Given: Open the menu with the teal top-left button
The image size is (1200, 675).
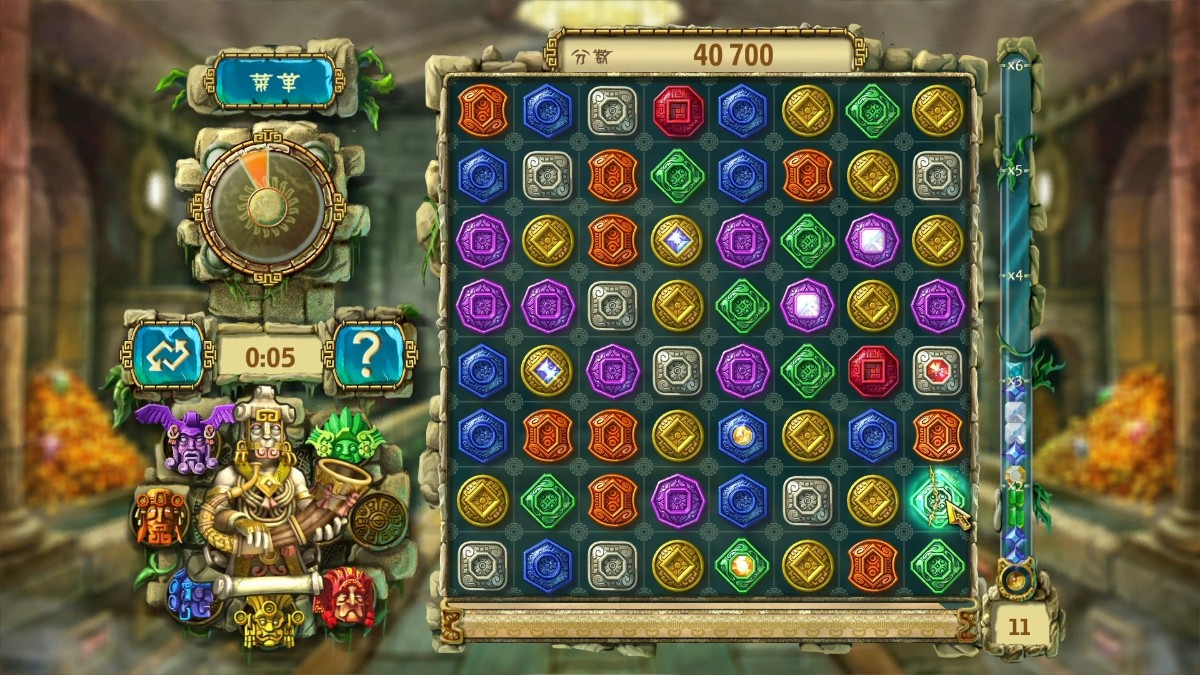Looking at the screenshot, I should click(272, 81).
